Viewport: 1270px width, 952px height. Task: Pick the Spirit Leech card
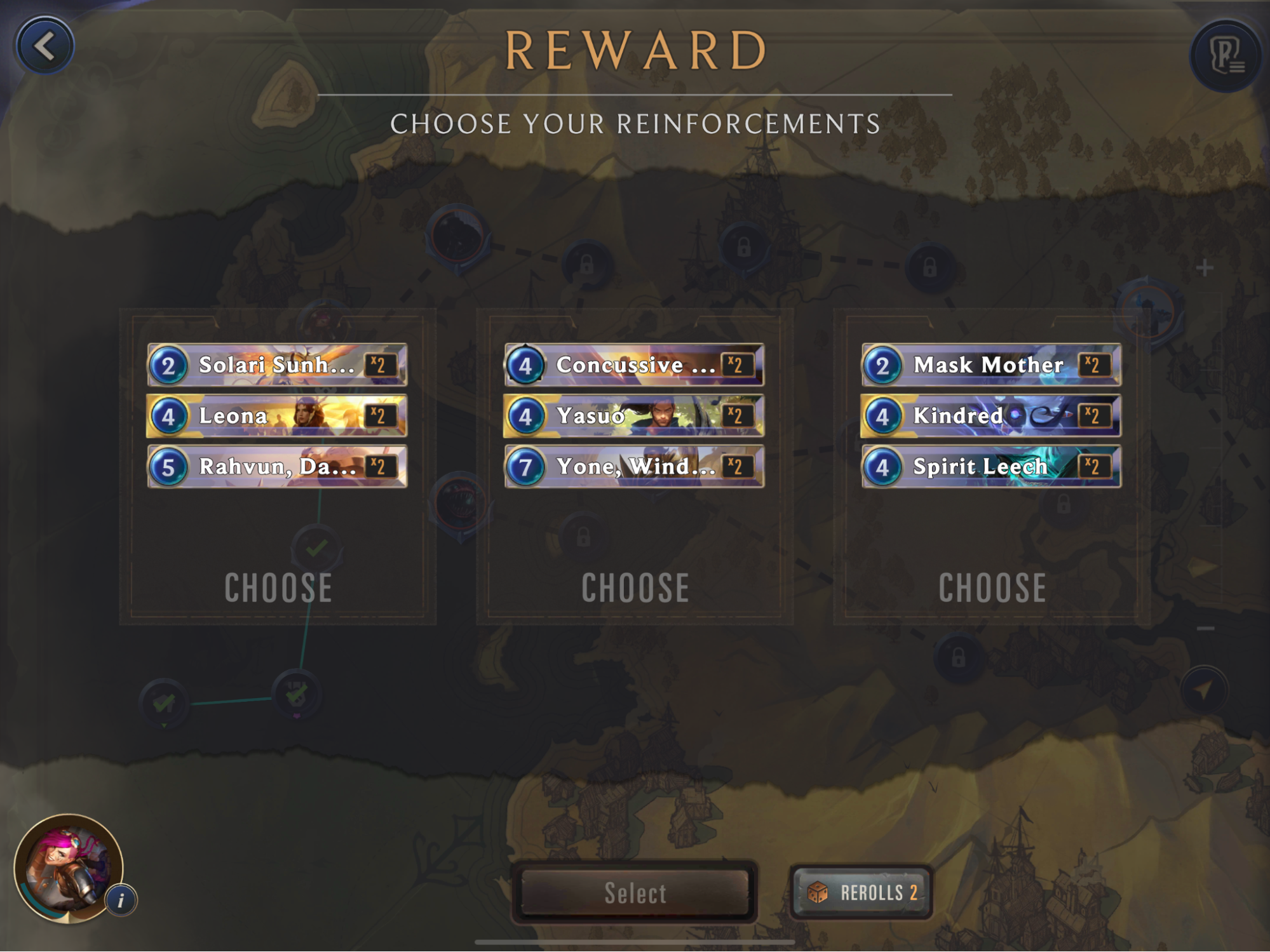(x=991, y=467)
